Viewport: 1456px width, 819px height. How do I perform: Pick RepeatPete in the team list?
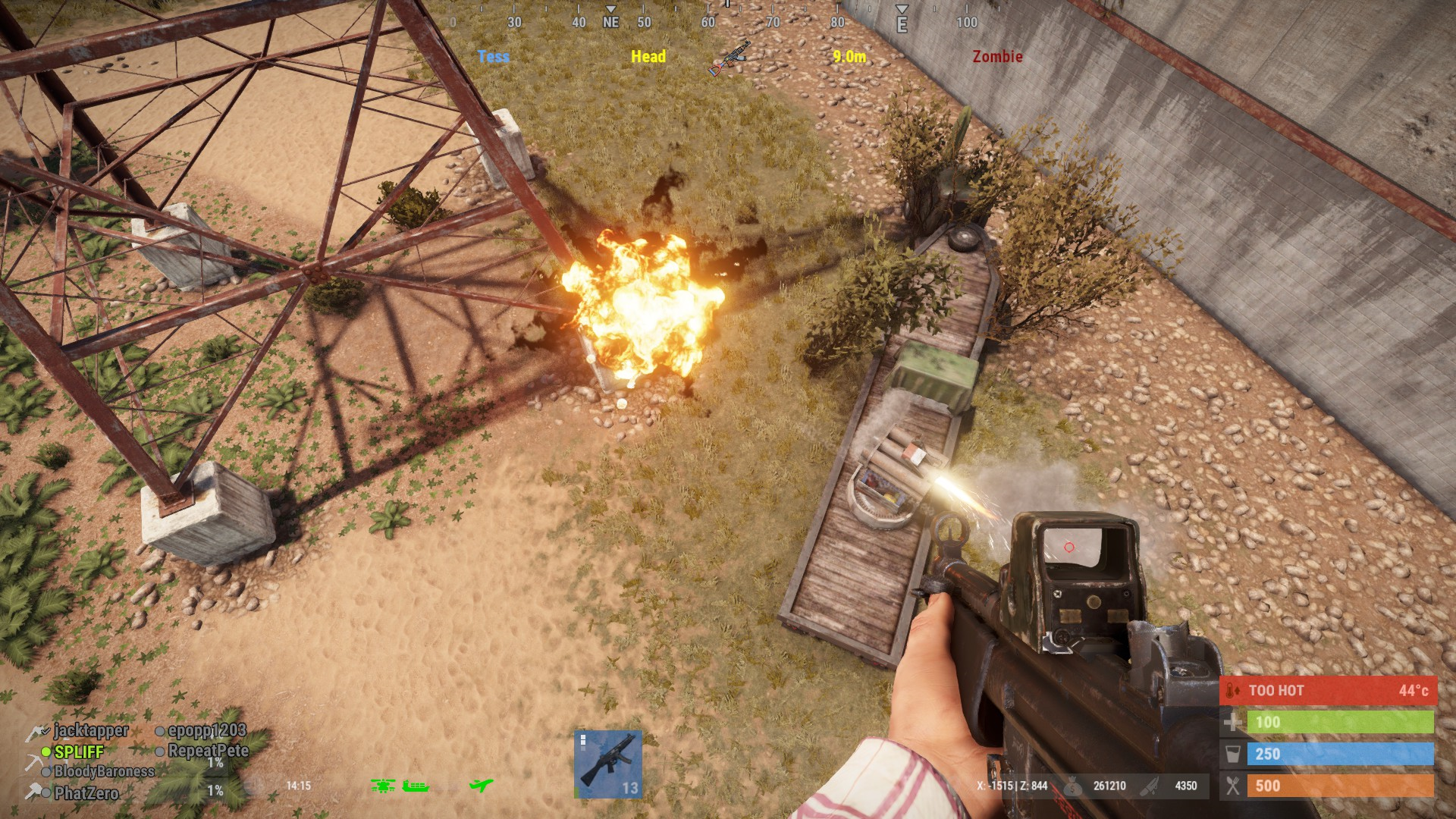(x=208, y=751)
